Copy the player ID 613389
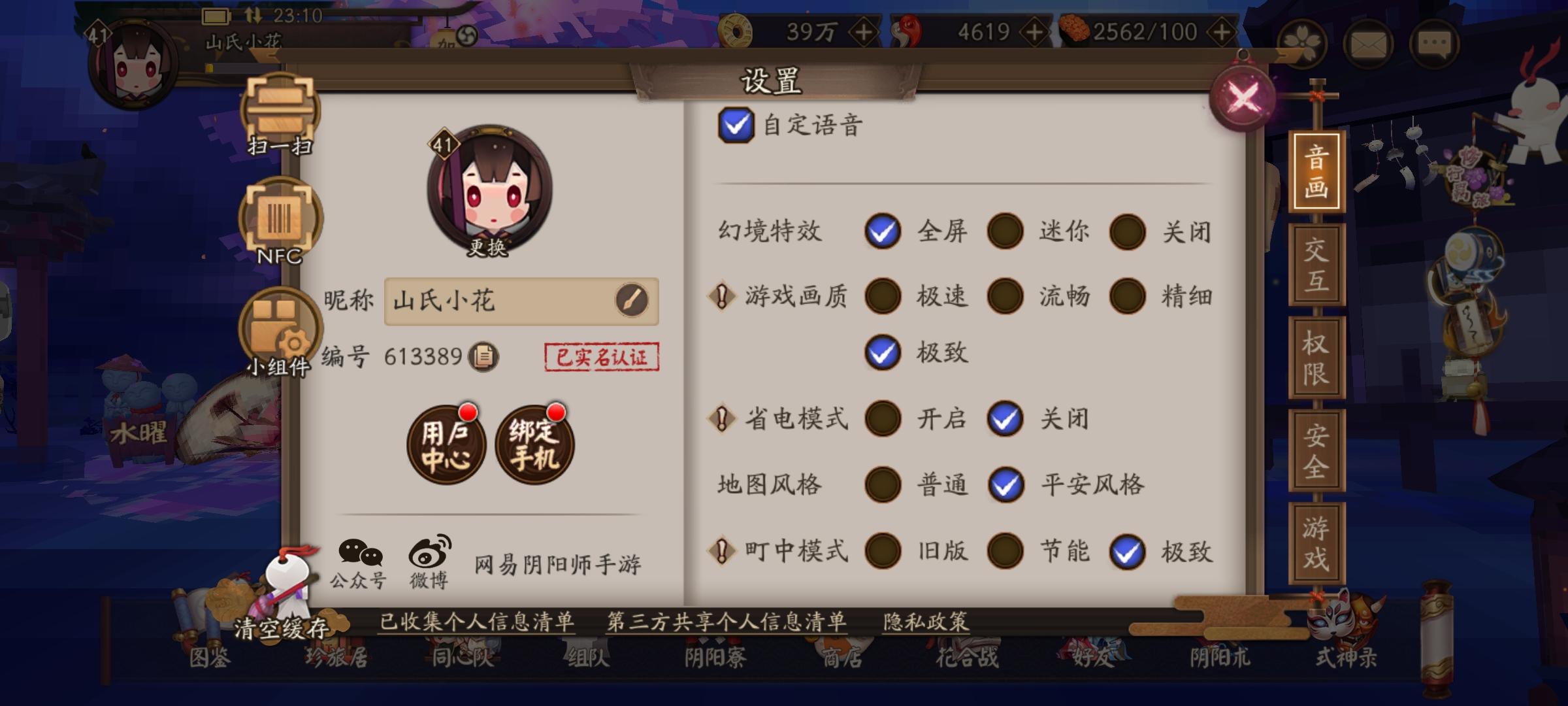1568x706 pixels. pyautogui.click(x=483, y=356)
